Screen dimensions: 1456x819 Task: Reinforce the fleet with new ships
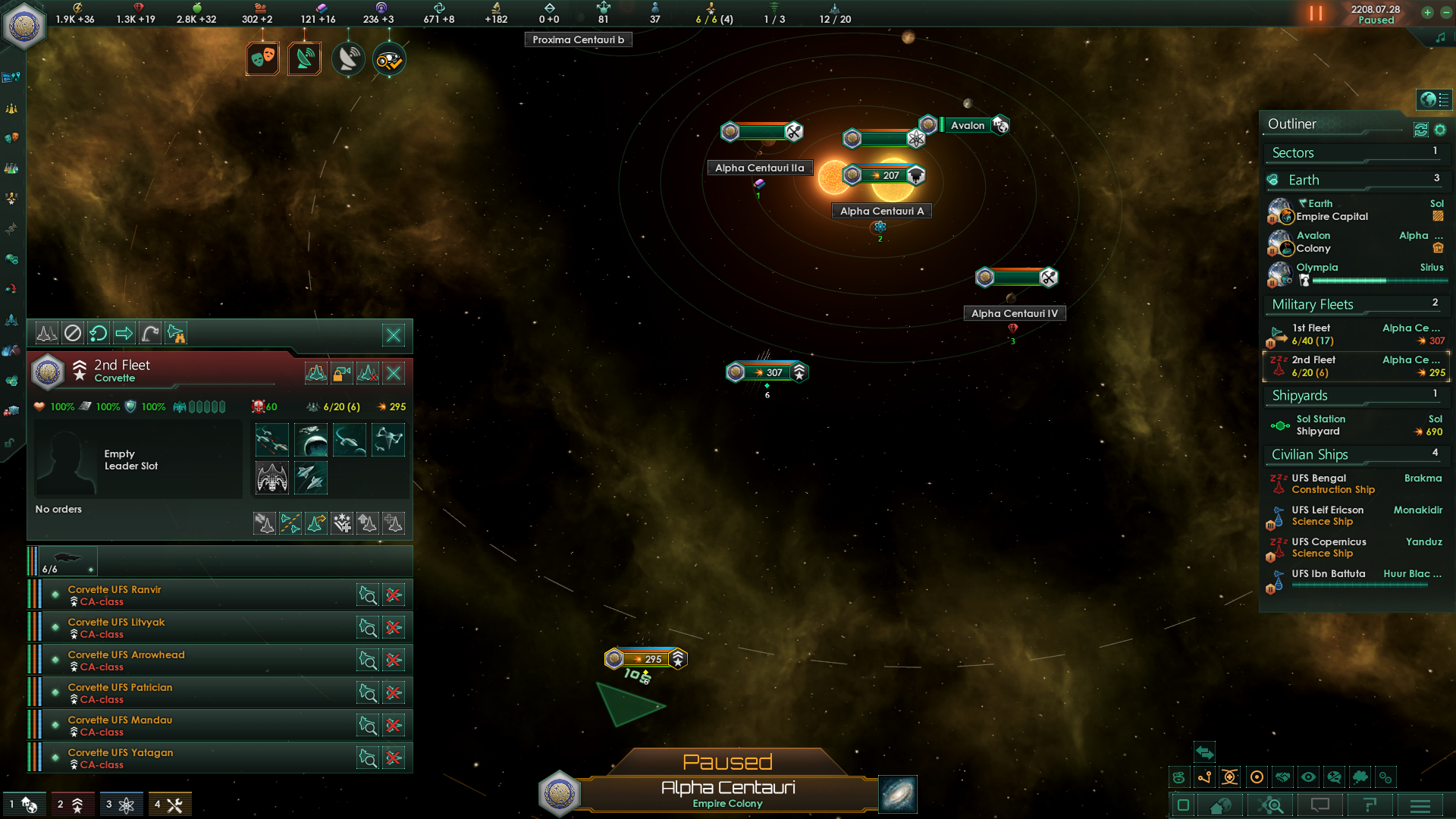394,522
